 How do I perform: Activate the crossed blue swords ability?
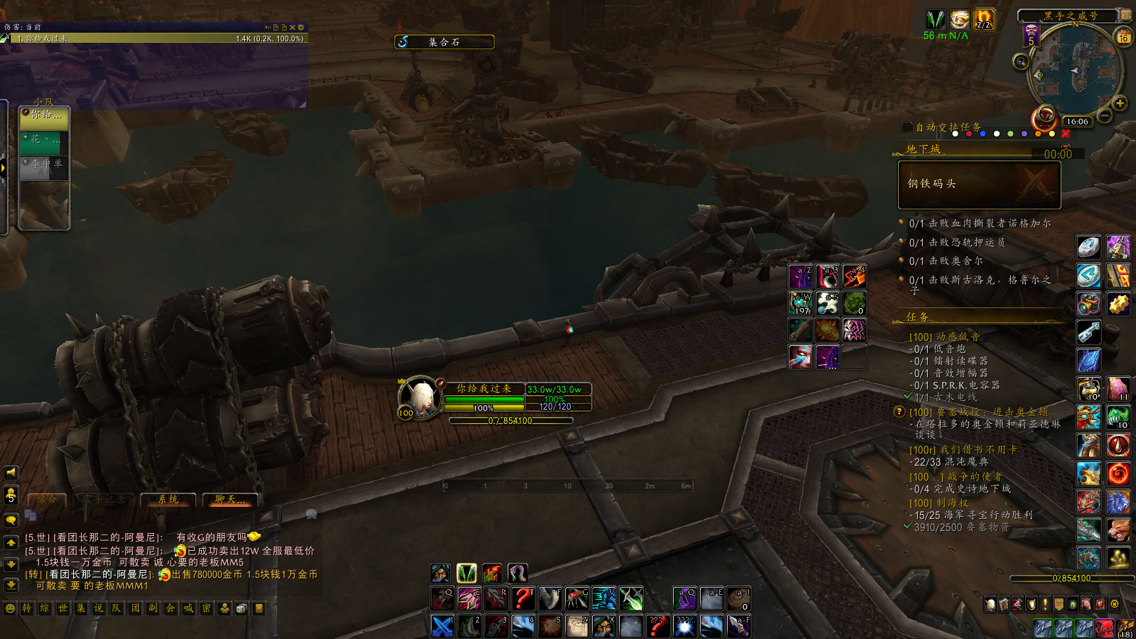point(442,626)
